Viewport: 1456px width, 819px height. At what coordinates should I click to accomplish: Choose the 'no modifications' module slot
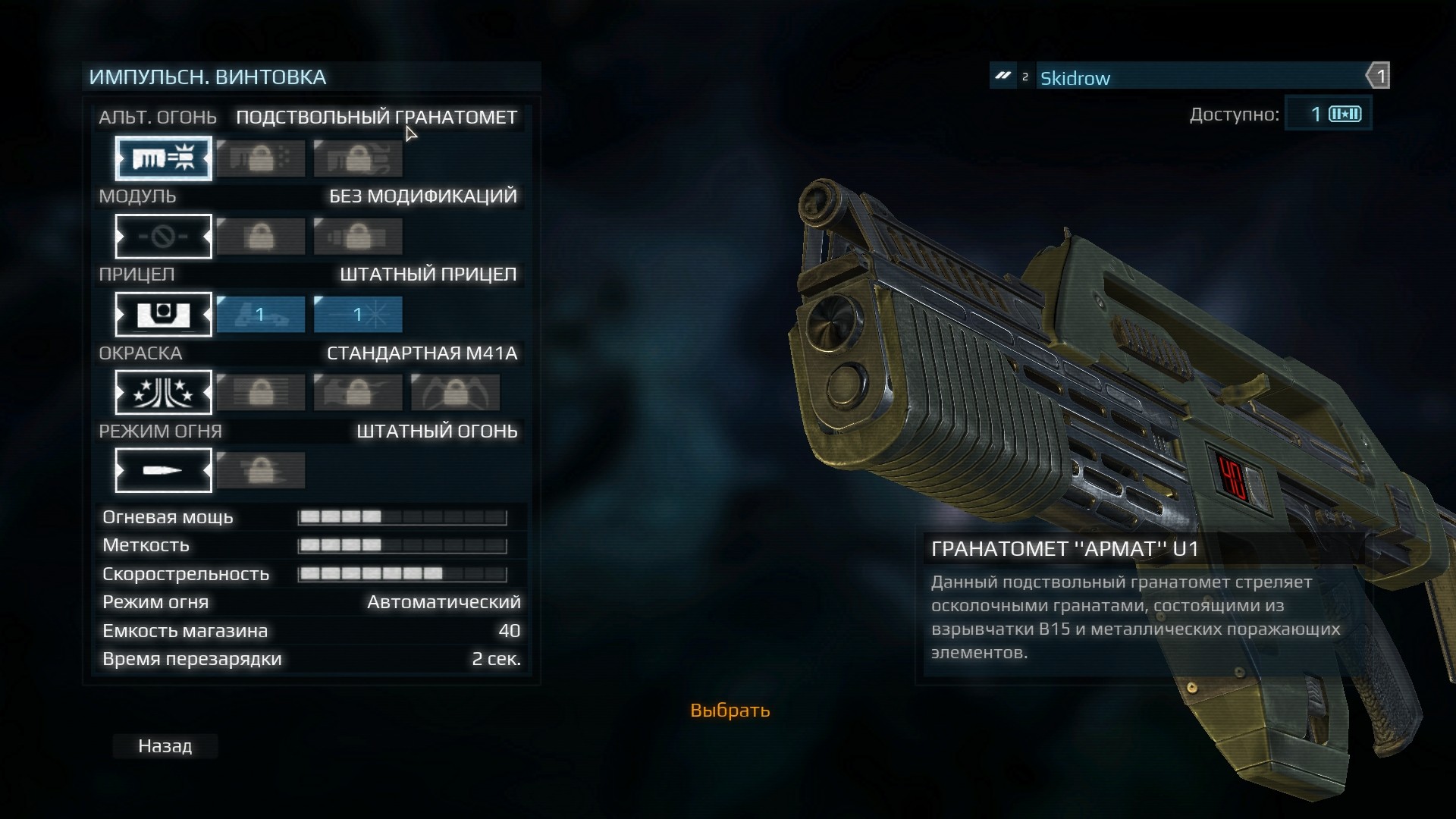[x=163, y=237]
